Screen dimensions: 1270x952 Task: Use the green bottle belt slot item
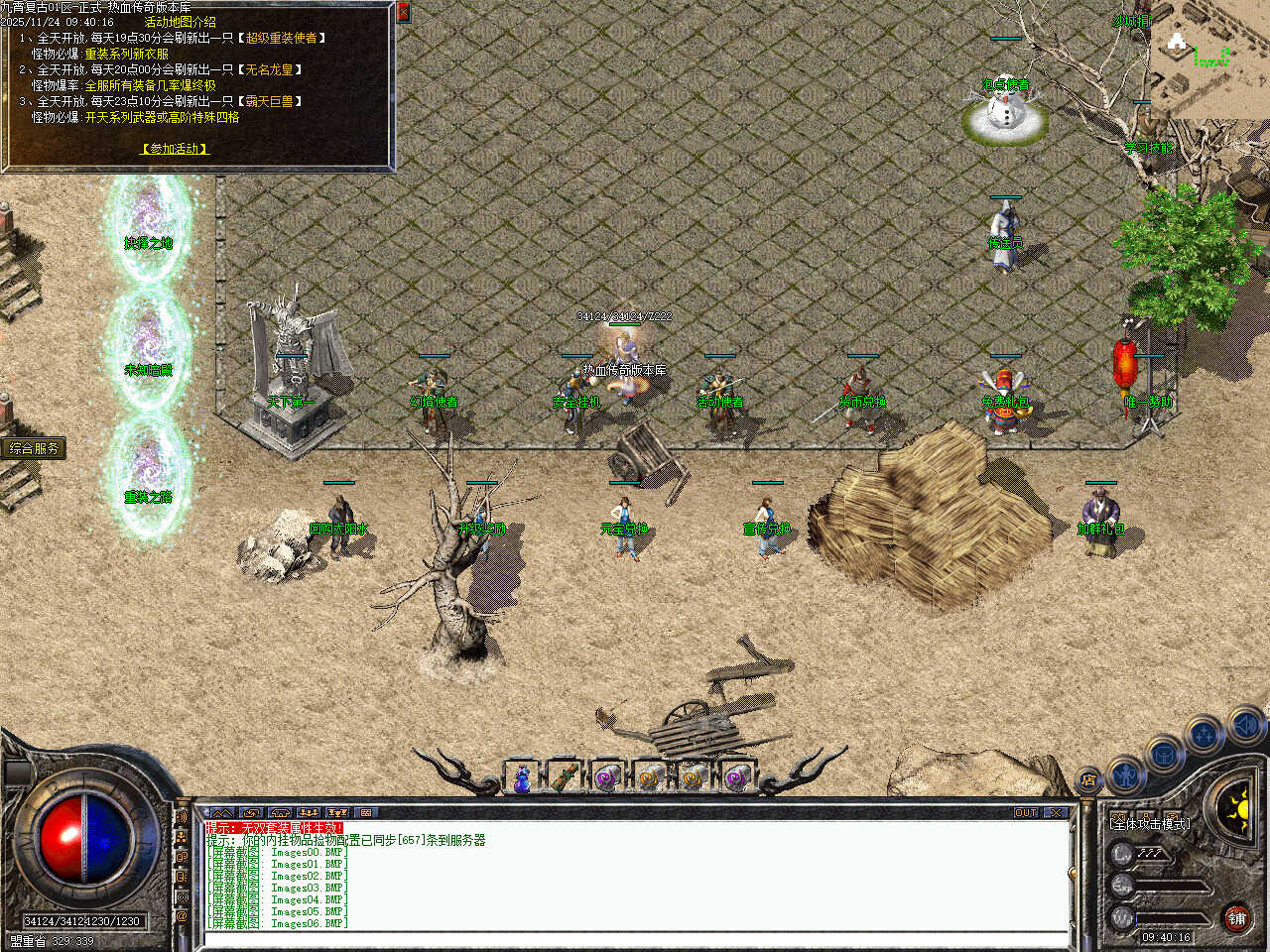coord(565,778)
